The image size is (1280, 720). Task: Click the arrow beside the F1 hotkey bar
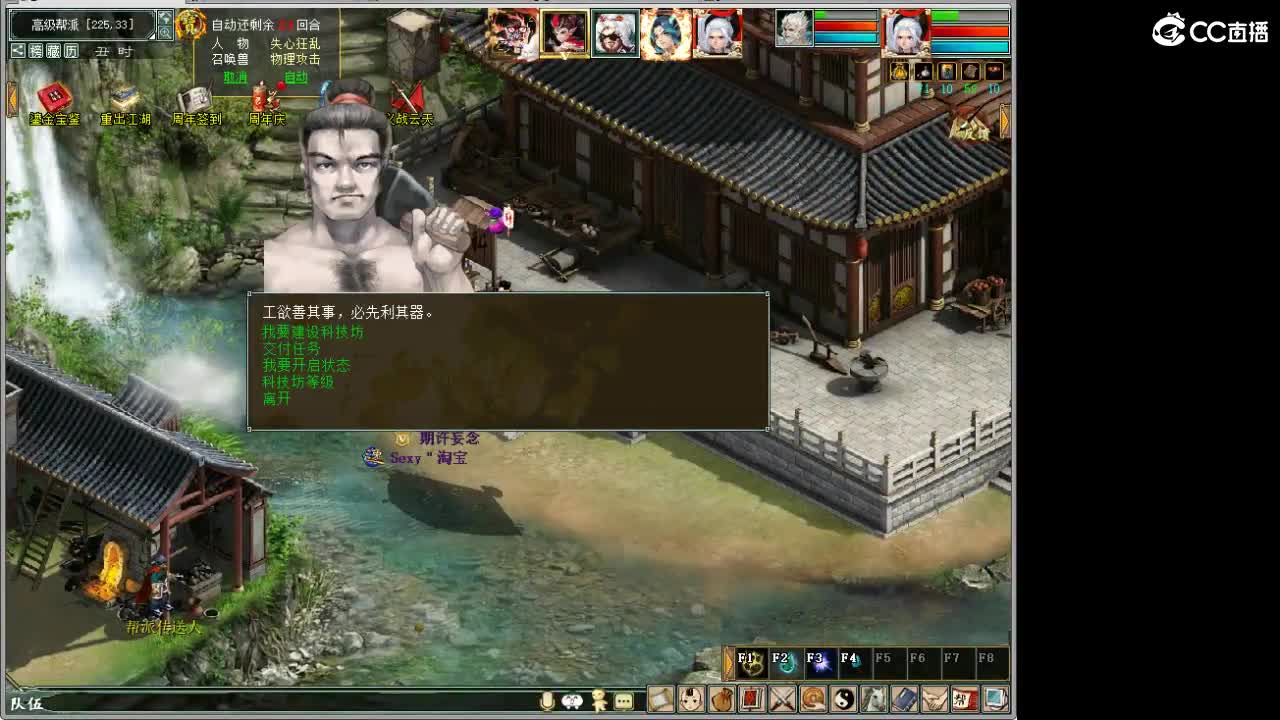coord(728,660)
